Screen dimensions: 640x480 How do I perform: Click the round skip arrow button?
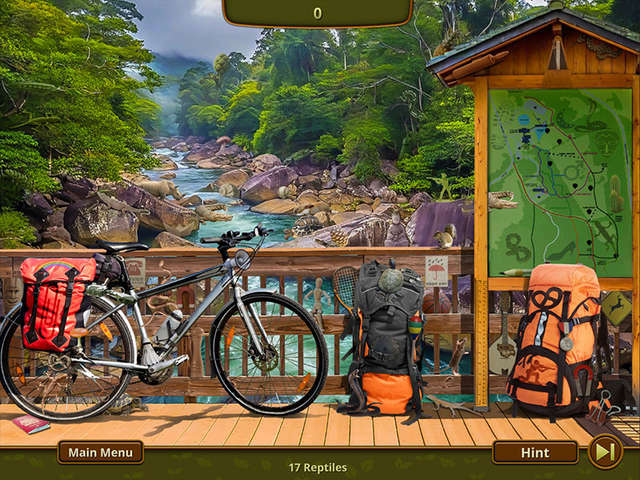click(x=605, y=452)
